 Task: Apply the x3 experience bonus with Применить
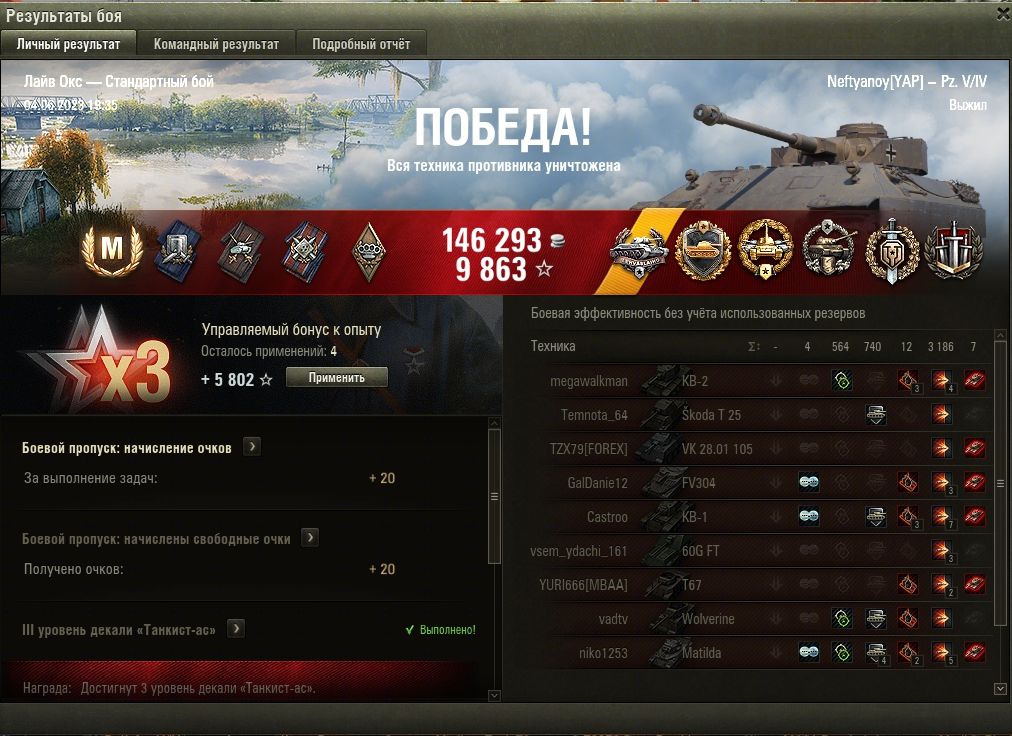(336, 377)
